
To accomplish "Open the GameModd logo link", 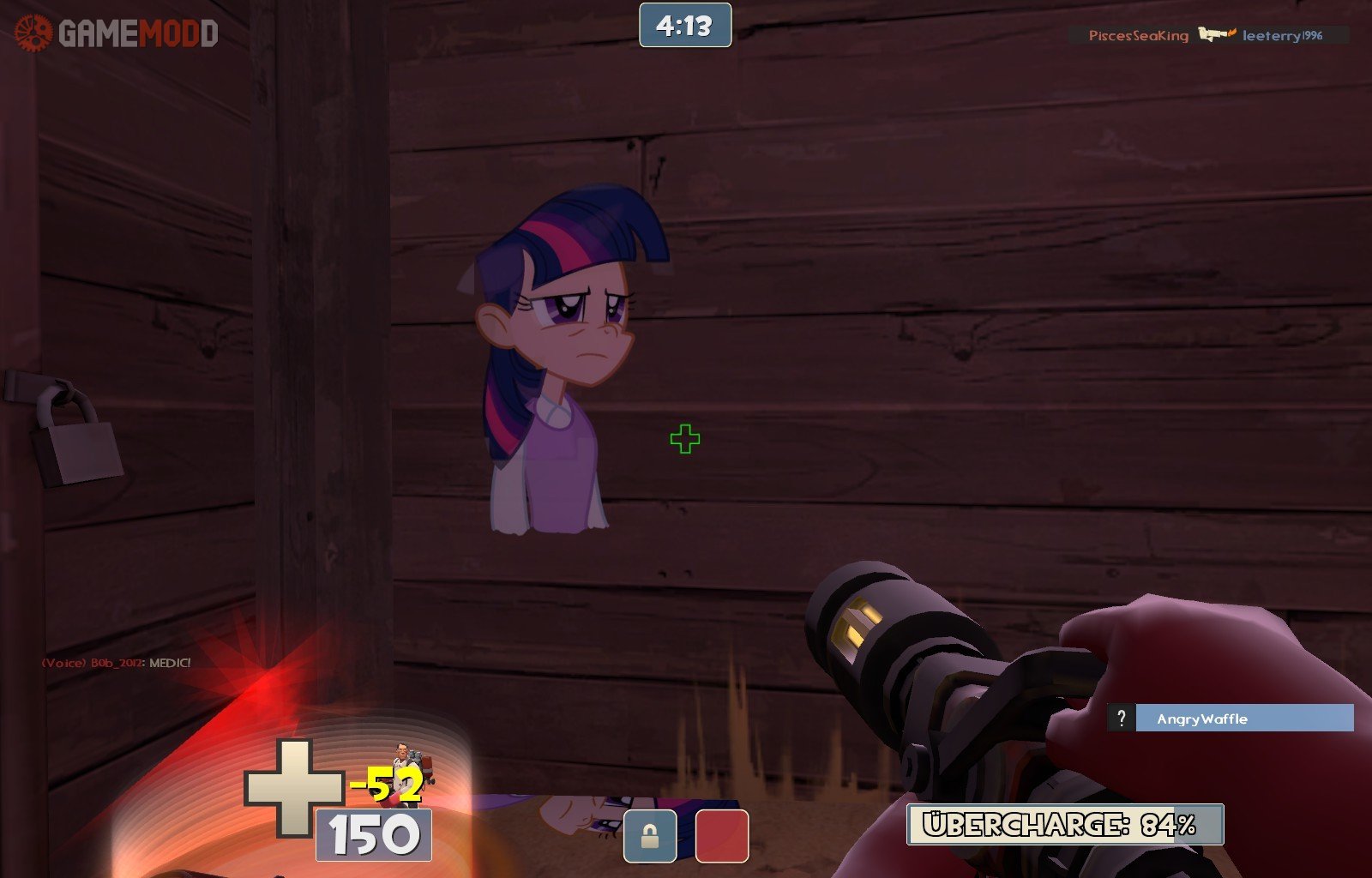I will coord(117,33).
